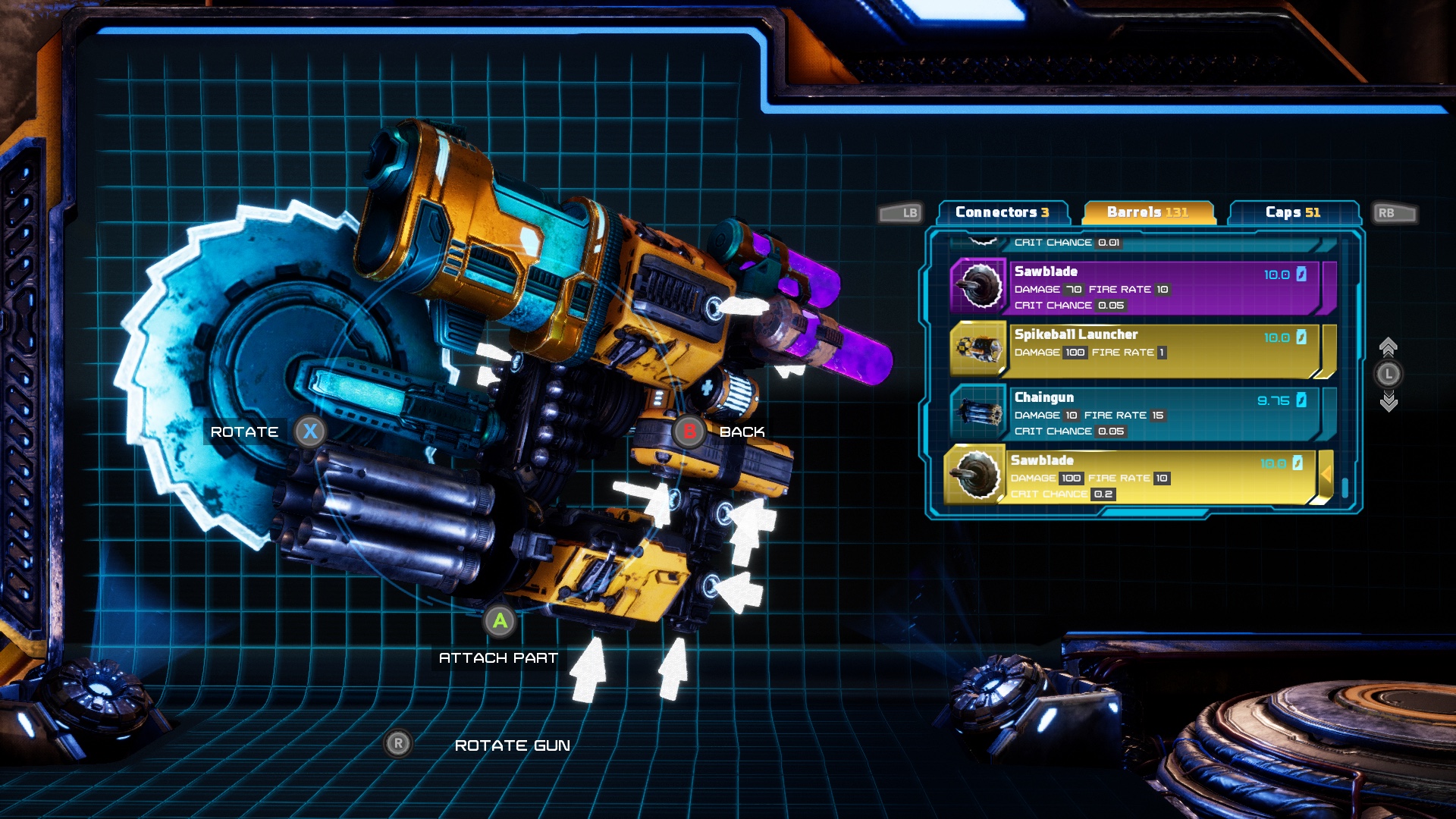
Task: Click the R Rotate Gun prompt
Action: coord(400,745)
